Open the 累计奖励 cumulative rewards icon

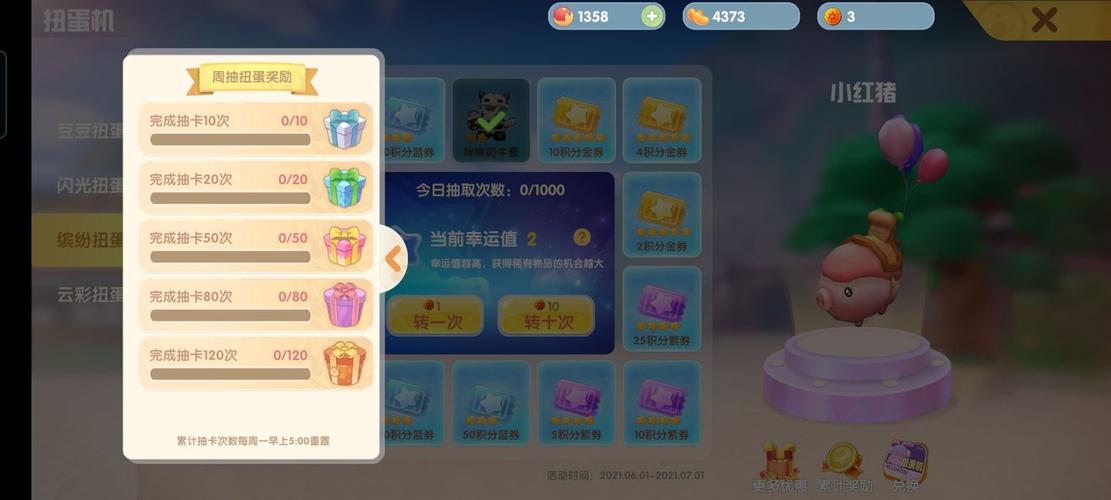(x=843, y=467)
